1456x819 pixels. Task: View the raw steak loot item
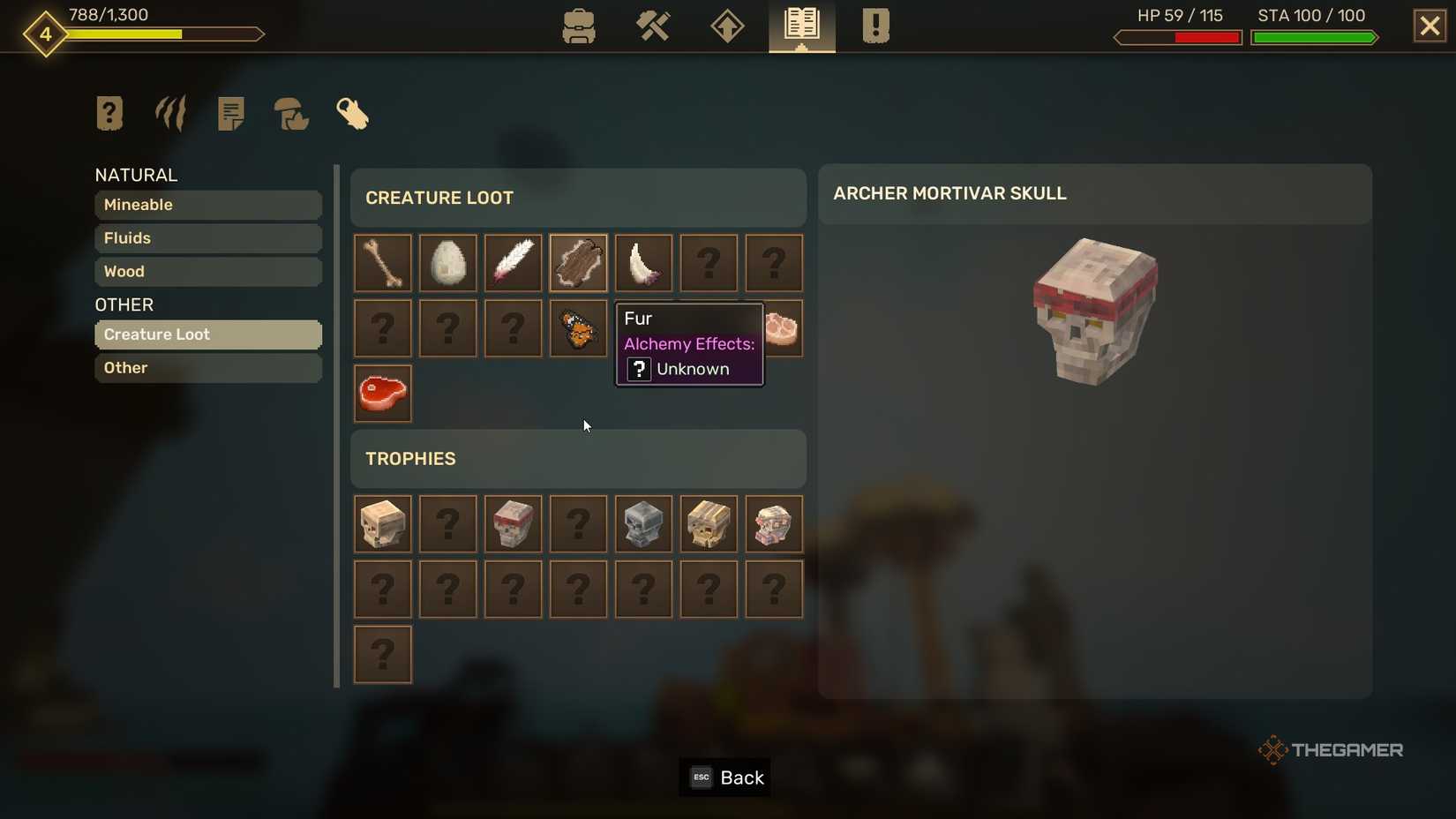click(382, 393)
